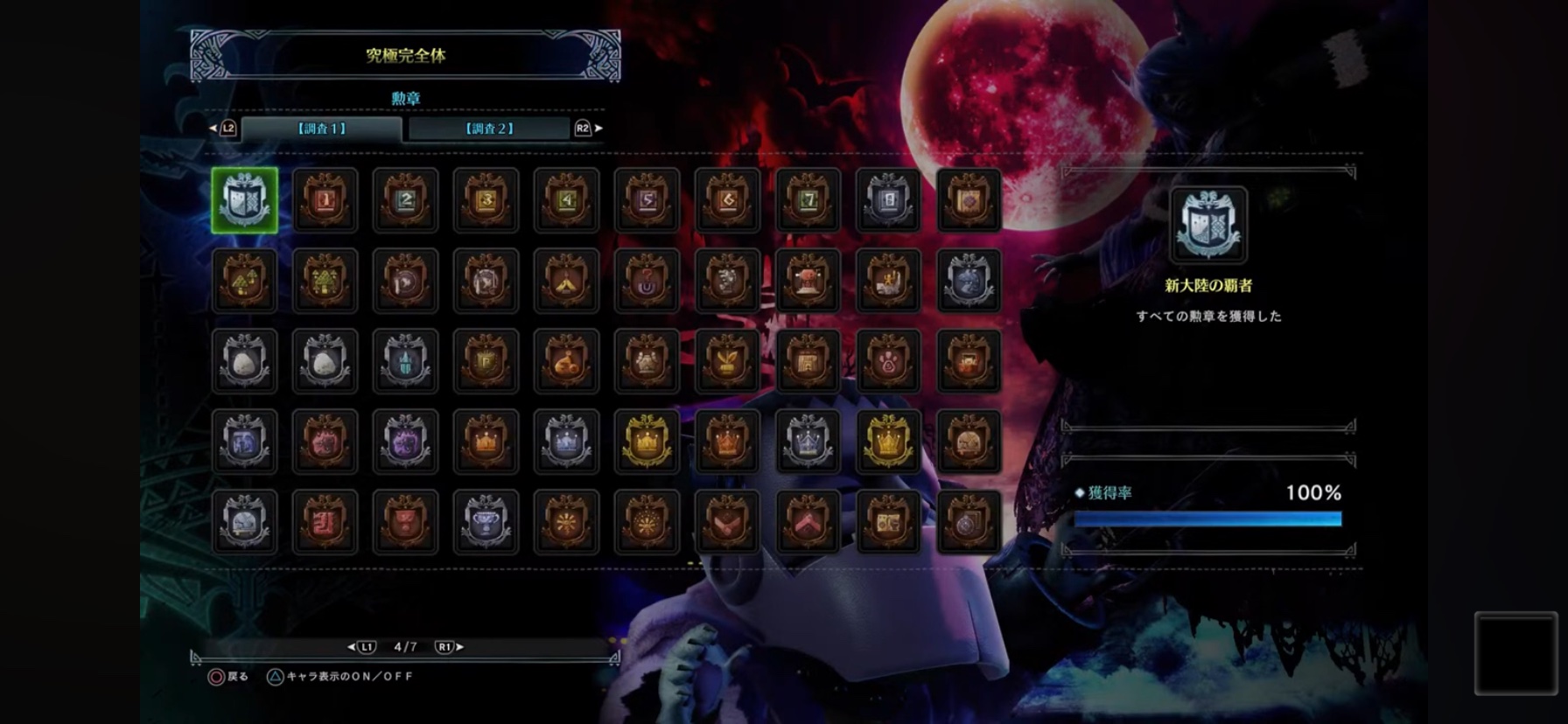This screenshot has width=1568, height=724.
Task: Choose the purple monster head silver medal
Action: [406, 442]
